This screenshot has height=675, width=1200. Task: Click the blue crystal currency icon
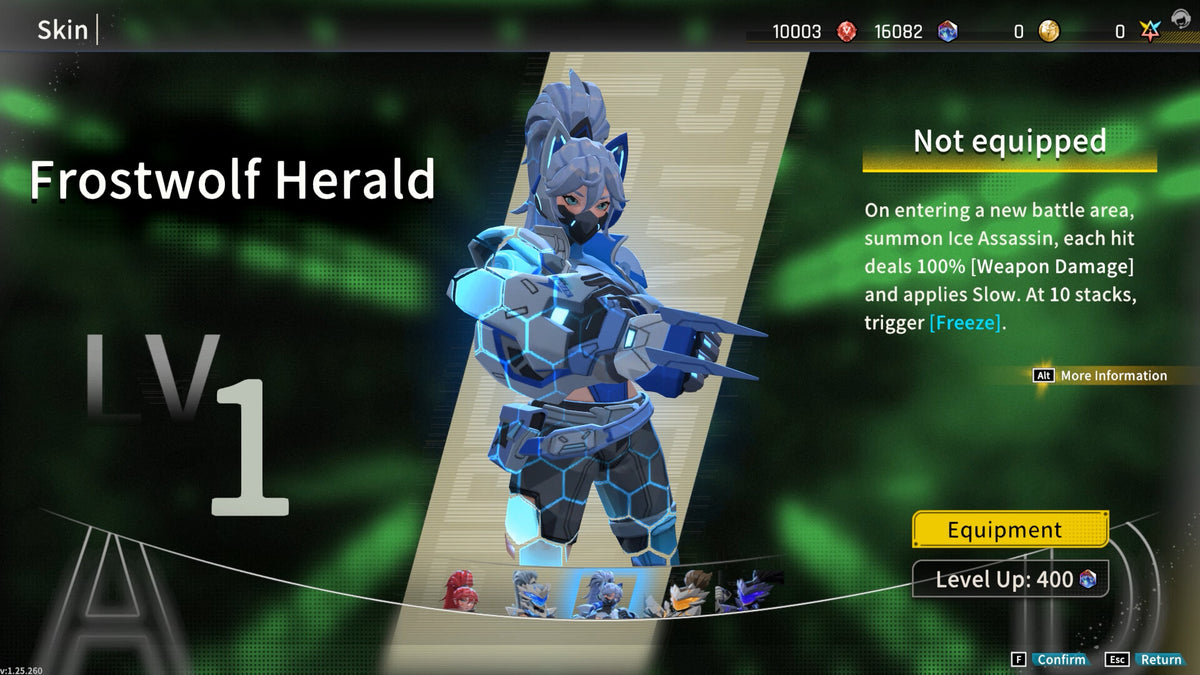947,32
